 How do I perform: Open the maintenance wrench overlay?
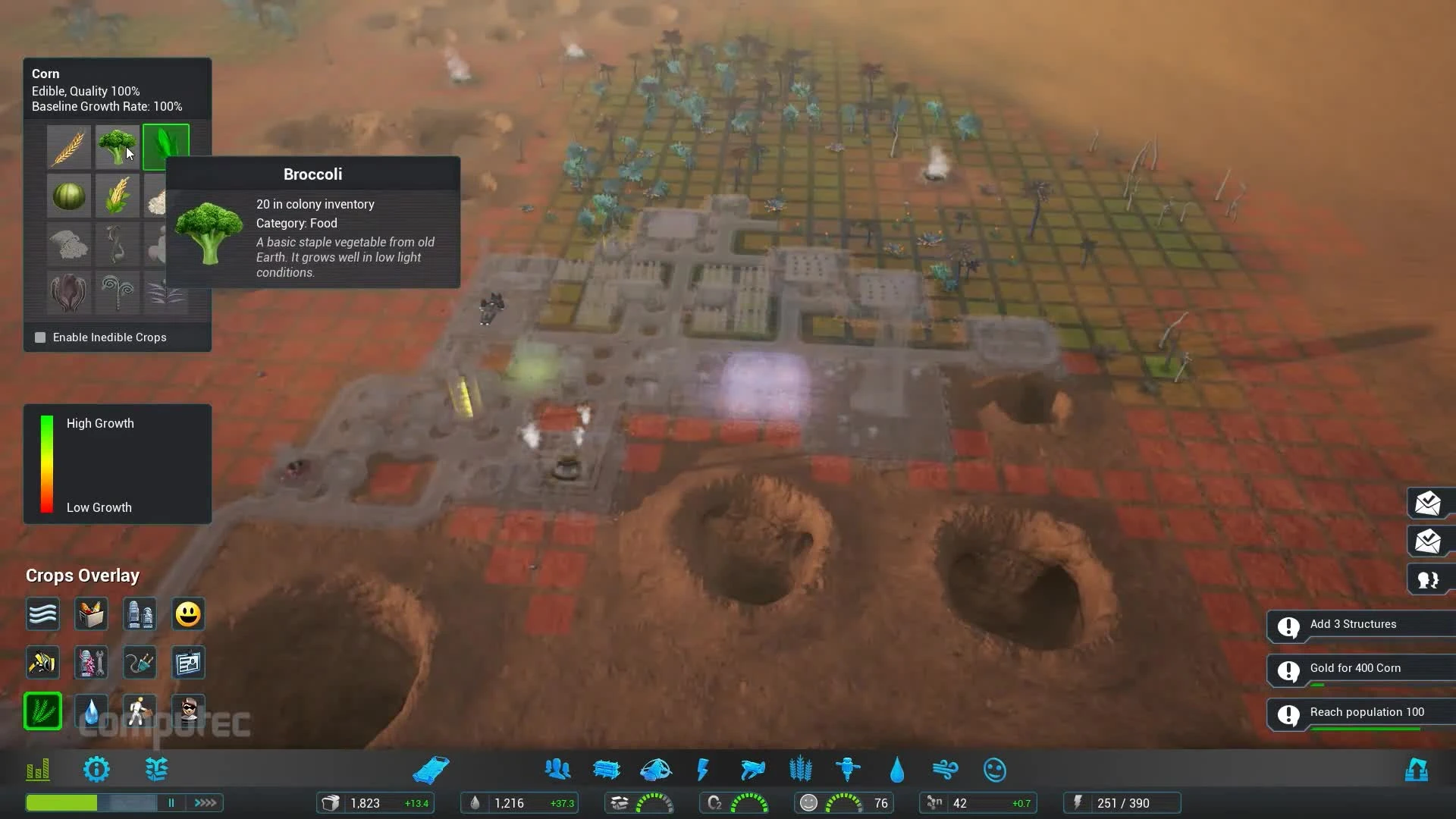[91, 662]
